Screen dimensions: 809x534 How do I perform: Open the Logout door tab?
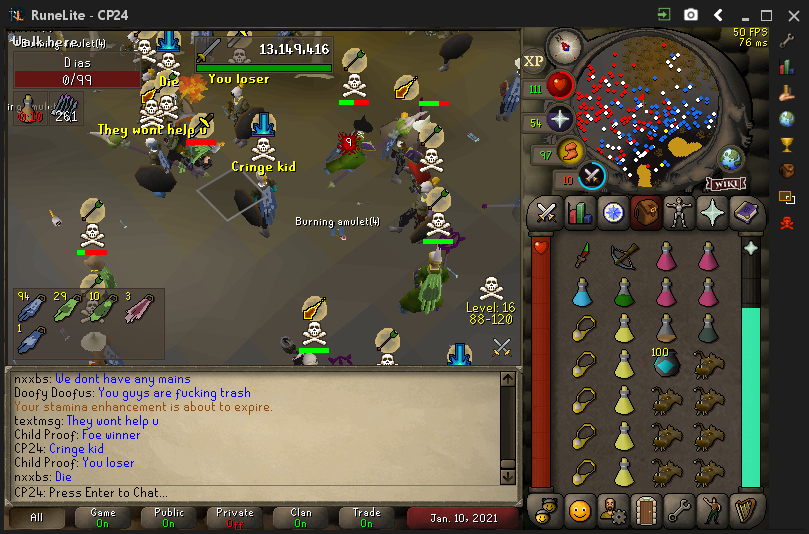647,510
